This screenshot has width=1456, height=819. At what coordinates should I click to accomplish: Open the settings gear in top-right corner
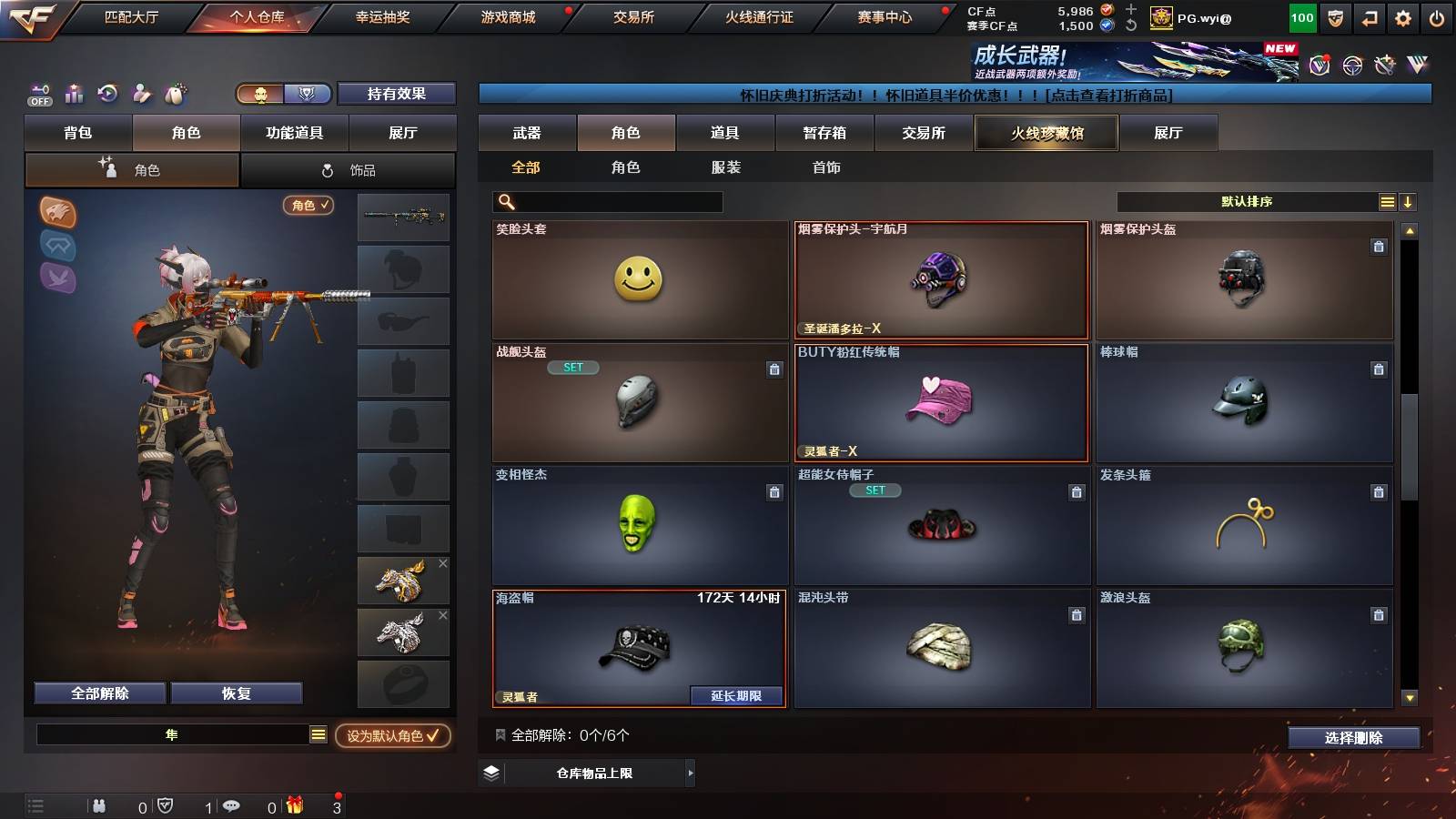point(1402,15)
